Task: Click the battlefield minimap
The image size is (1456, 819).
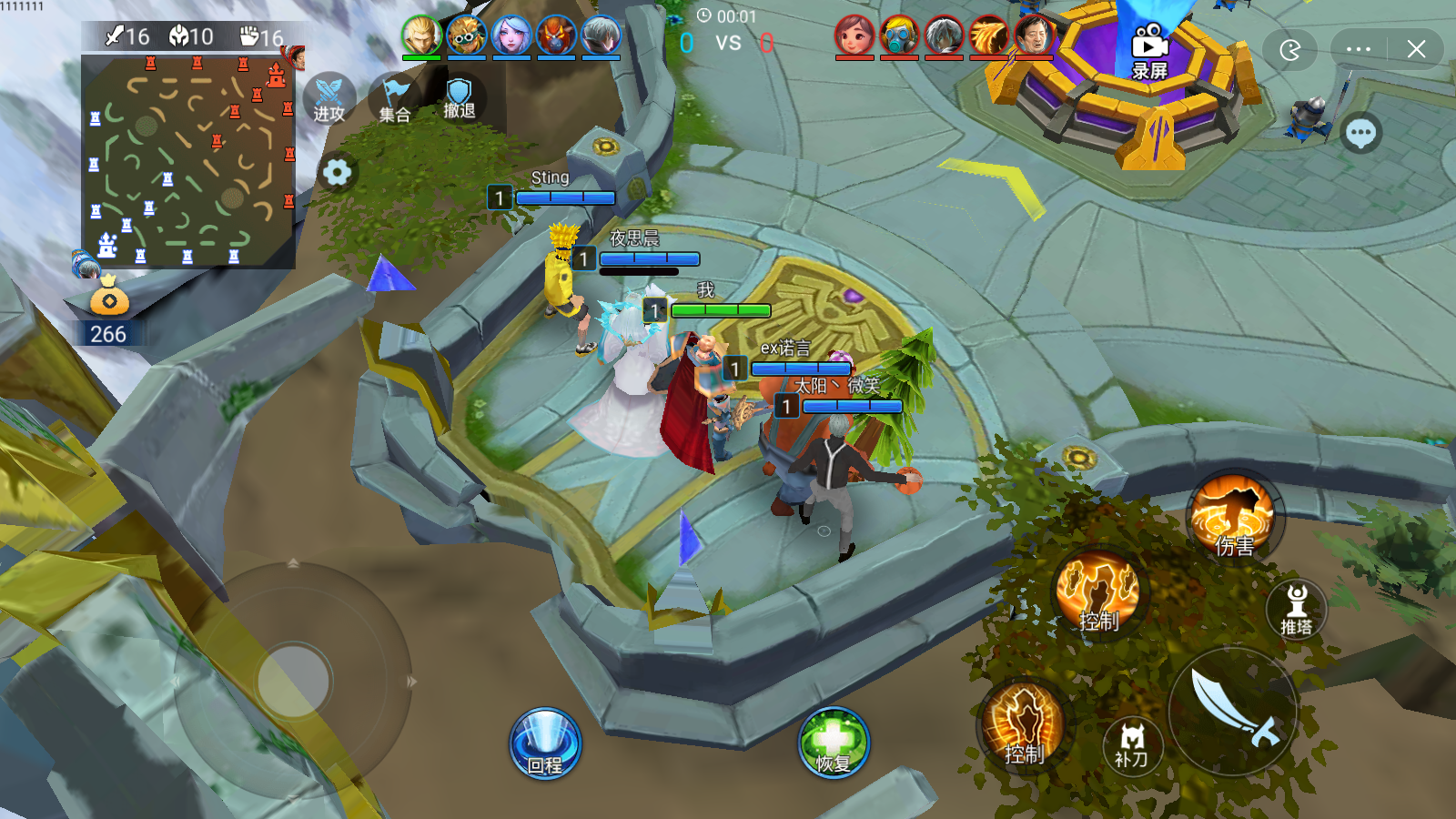Action: coord(188,161)
